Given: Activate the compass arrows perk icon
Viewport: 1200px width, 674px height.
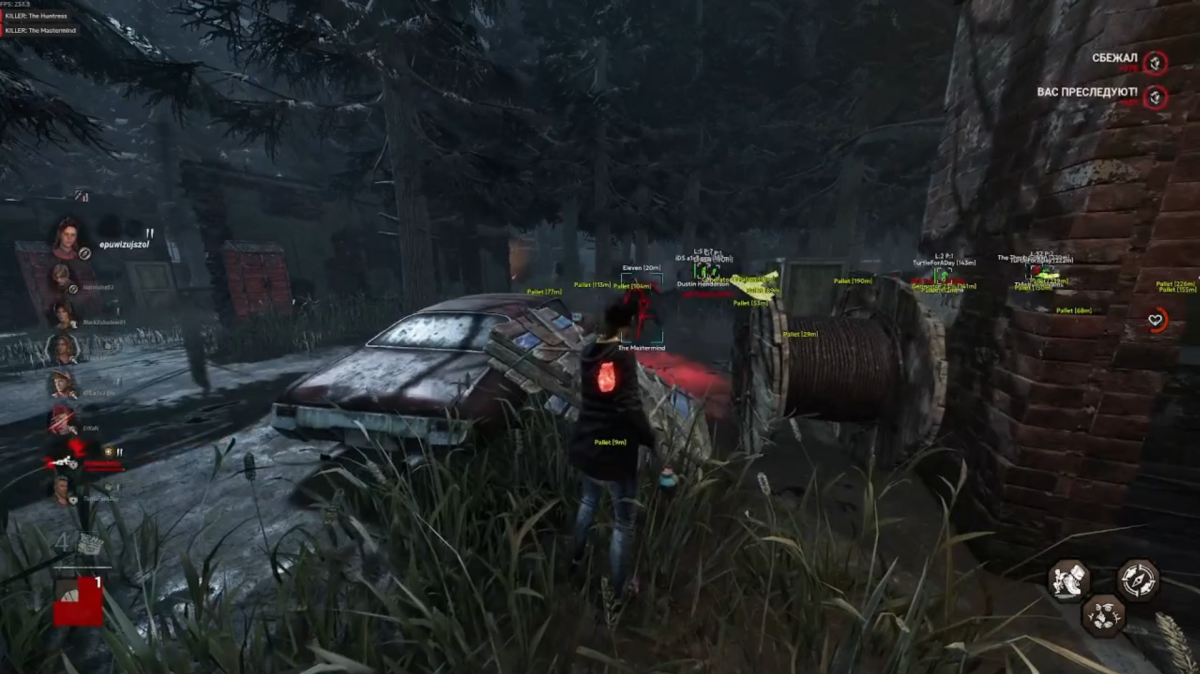Looking at the screenshot, I should [x=1138, y=580].
